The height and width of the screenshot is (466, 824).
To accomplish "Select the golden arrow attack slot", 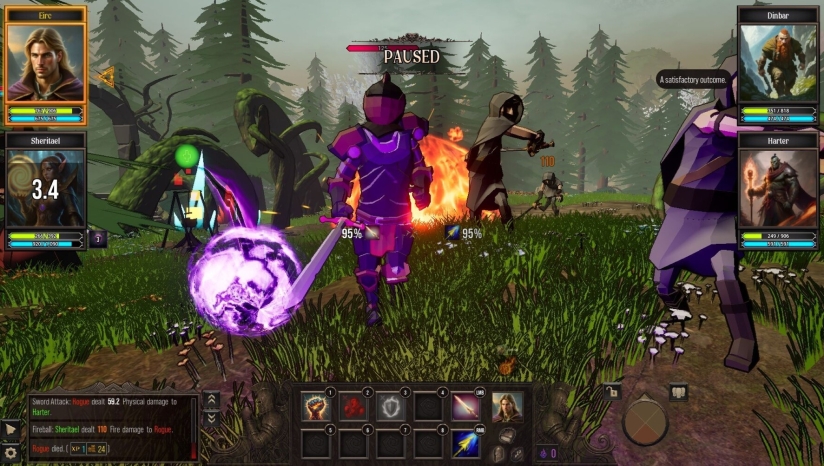I will (465, 443).
